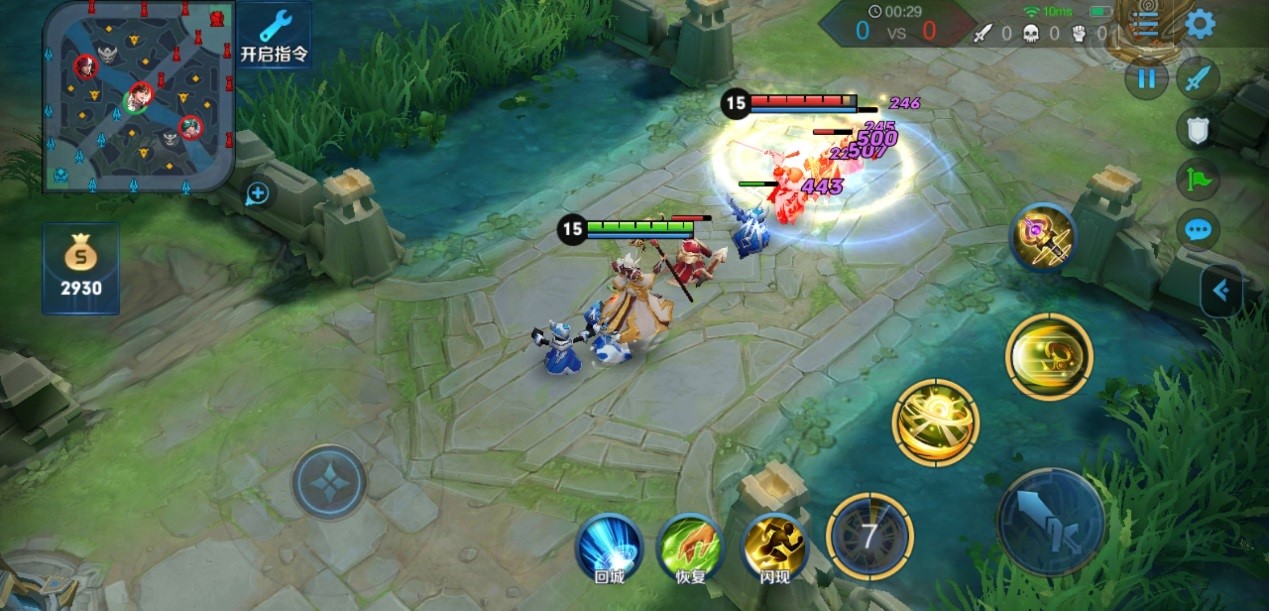Tap the green flag rally signal
Viewport: 1269px width, 611px height.
point(1197,180)
